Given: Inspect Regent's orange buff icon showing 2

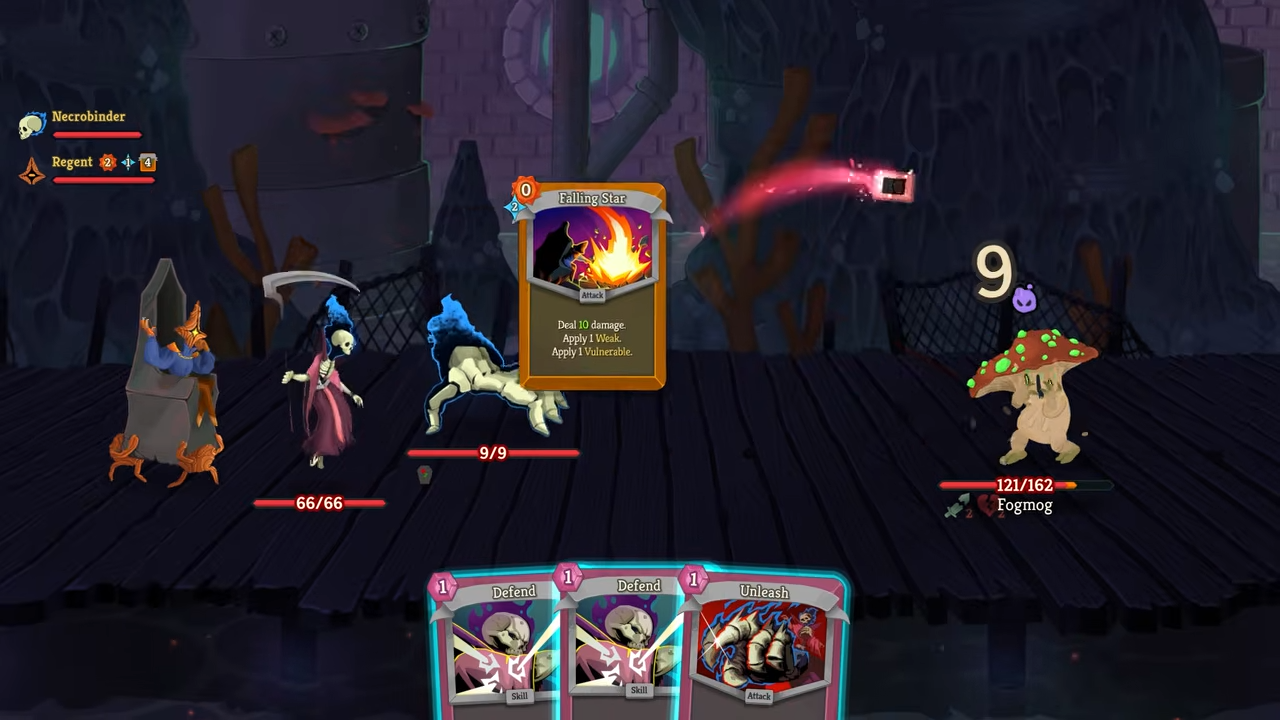Looking at the screenshot, I should click(x=108, y=162).
